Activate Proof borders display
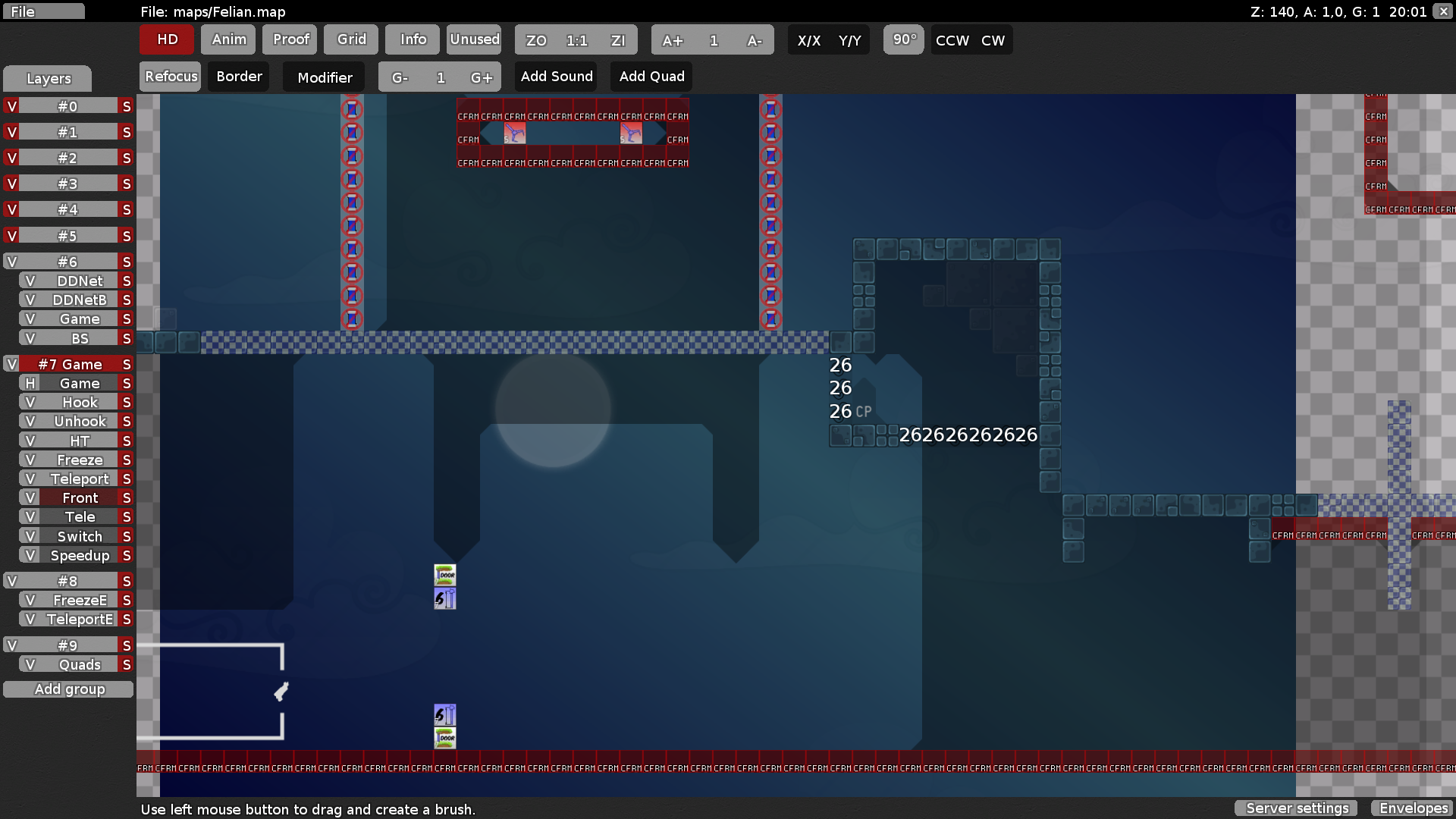This screenshot has height=819, width=1456. (289, 39)
